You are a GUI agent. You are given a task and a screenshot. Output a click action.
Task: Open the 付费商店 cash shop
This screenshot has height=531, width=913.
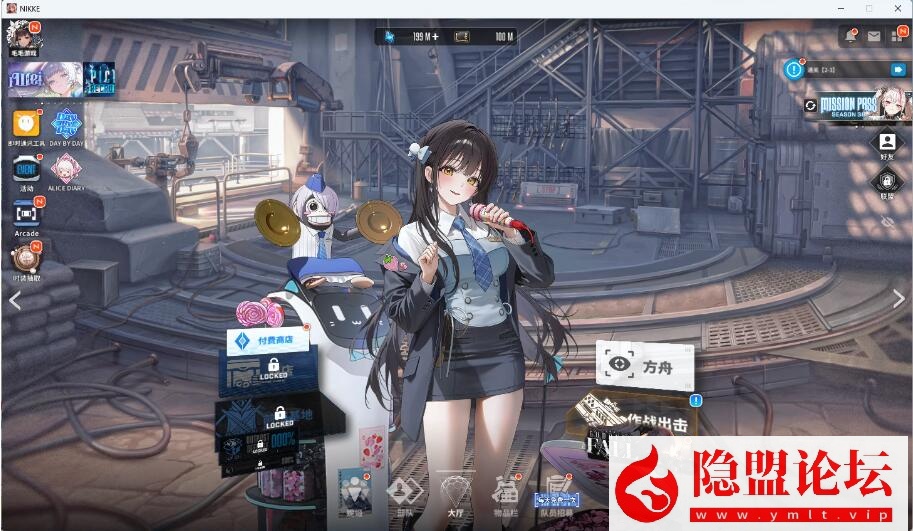click(267, 340)
